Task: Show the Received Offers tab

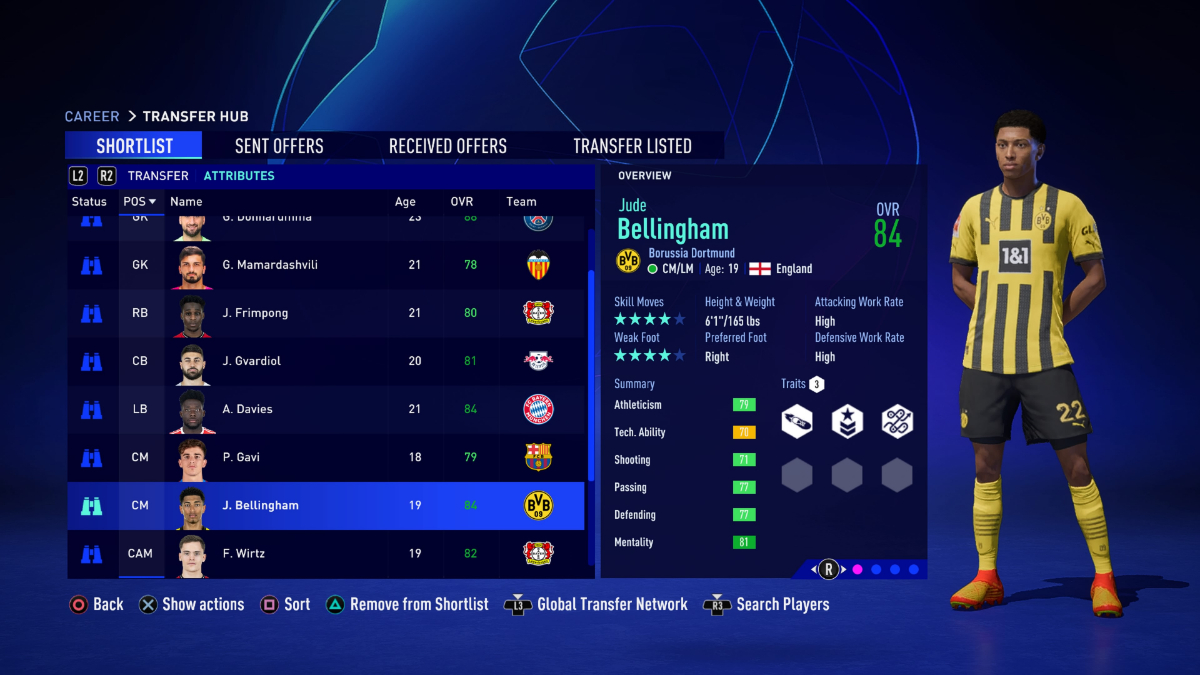Action: click(447, 146)
